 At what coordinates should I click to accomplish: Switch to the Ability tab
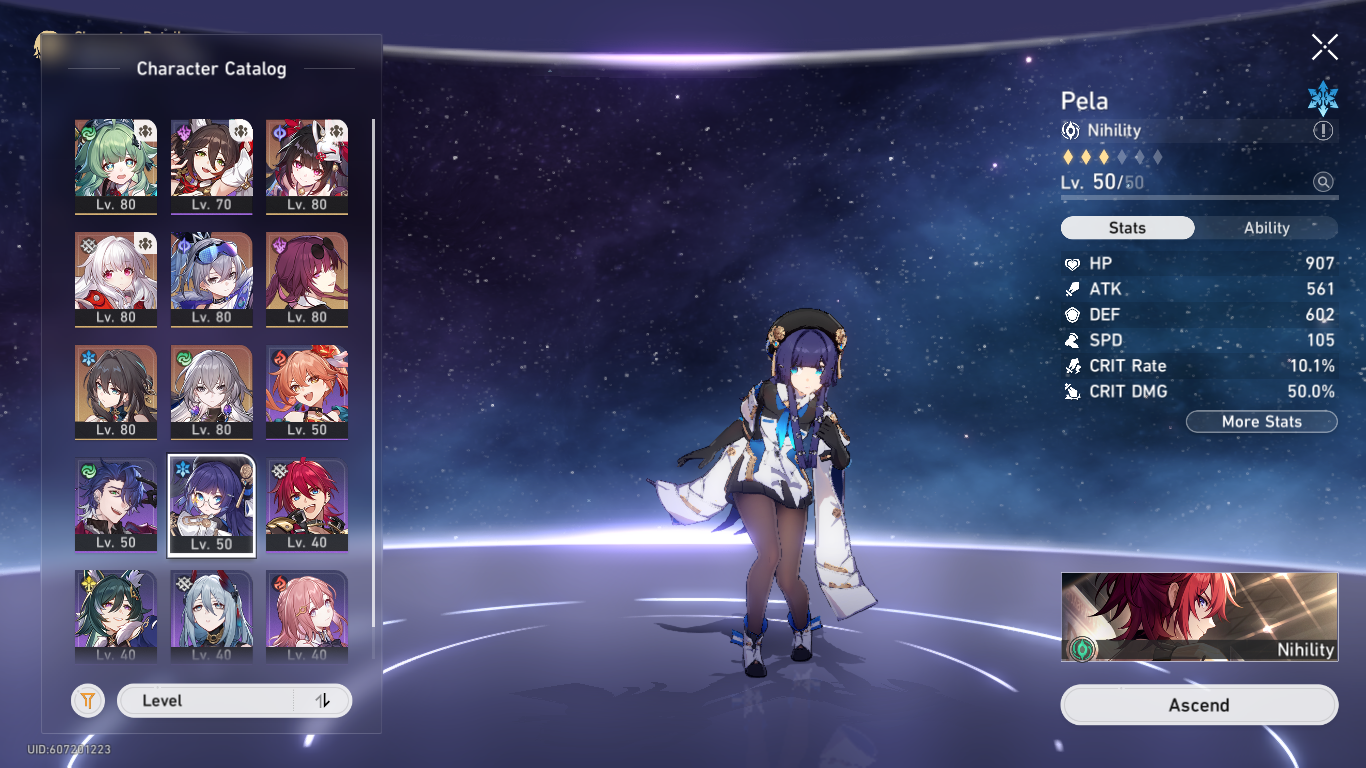point(1267,228)
